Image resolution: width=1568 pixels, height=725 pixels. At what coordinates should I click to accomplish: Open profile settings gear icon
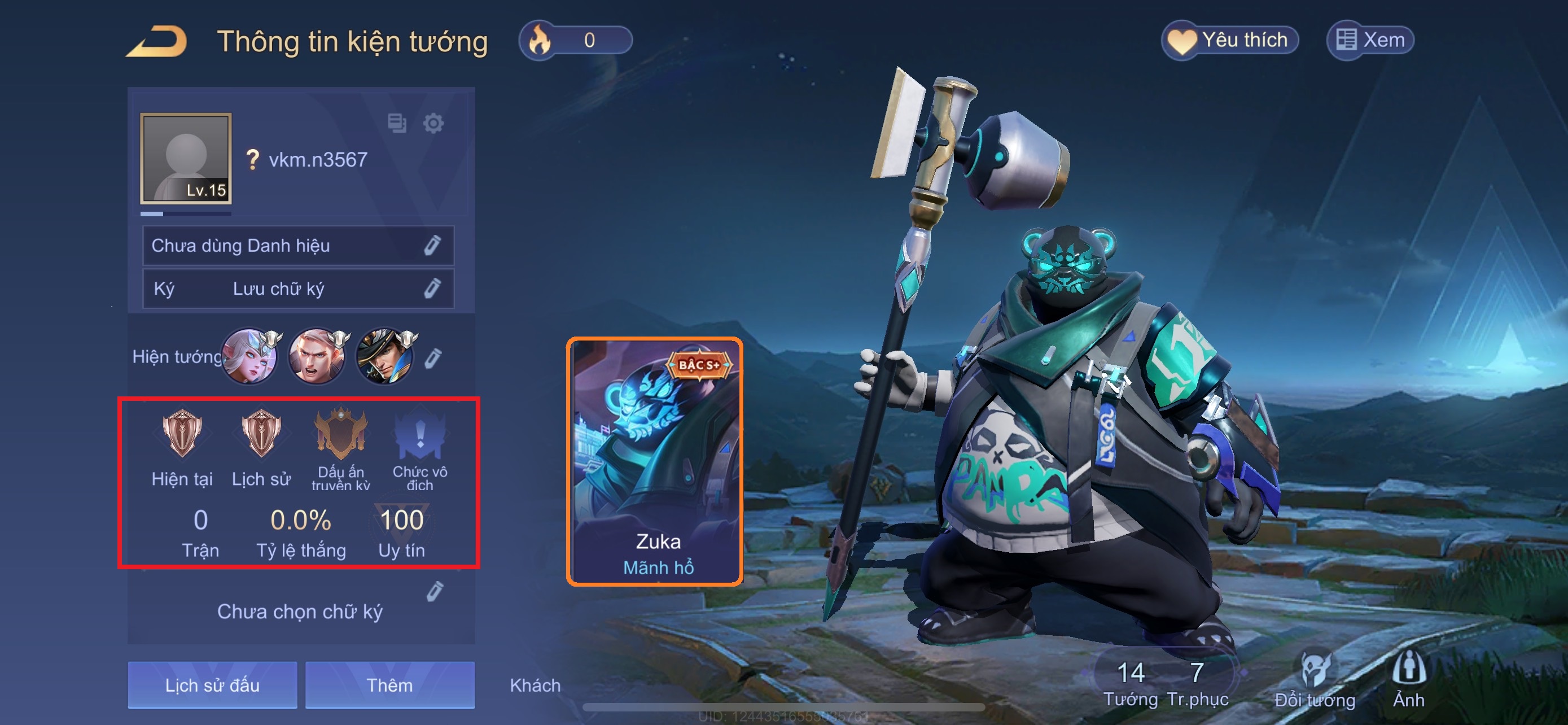pos(433,124)
